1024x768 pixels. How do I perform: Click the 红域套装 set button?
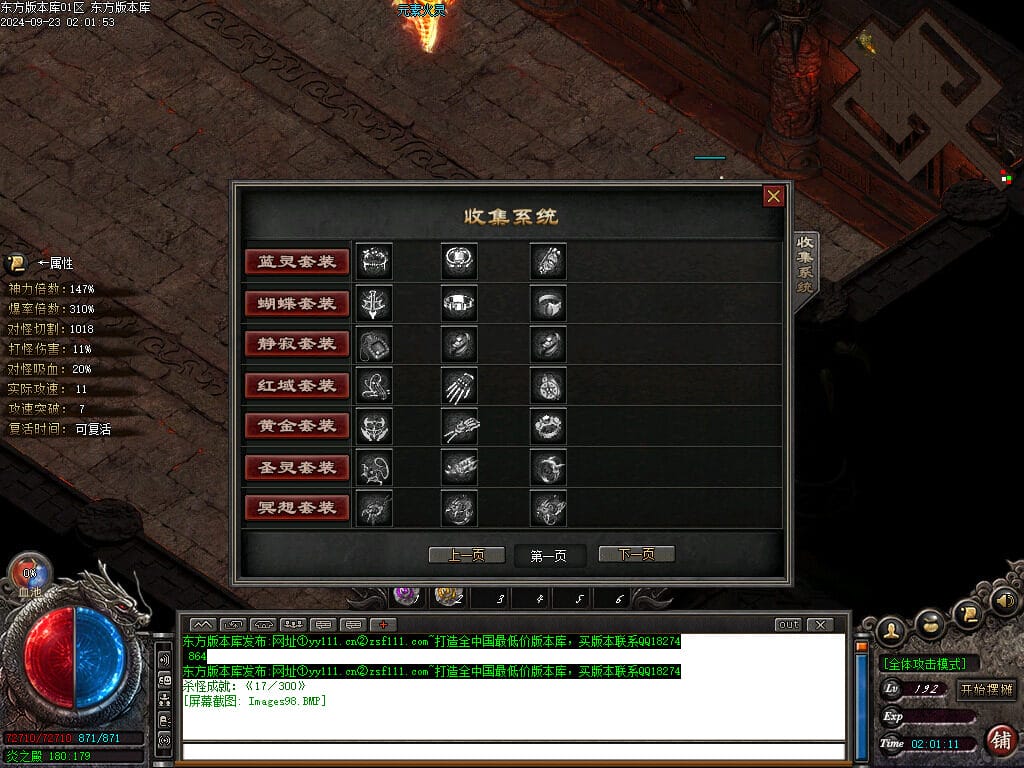coord(297,385)
